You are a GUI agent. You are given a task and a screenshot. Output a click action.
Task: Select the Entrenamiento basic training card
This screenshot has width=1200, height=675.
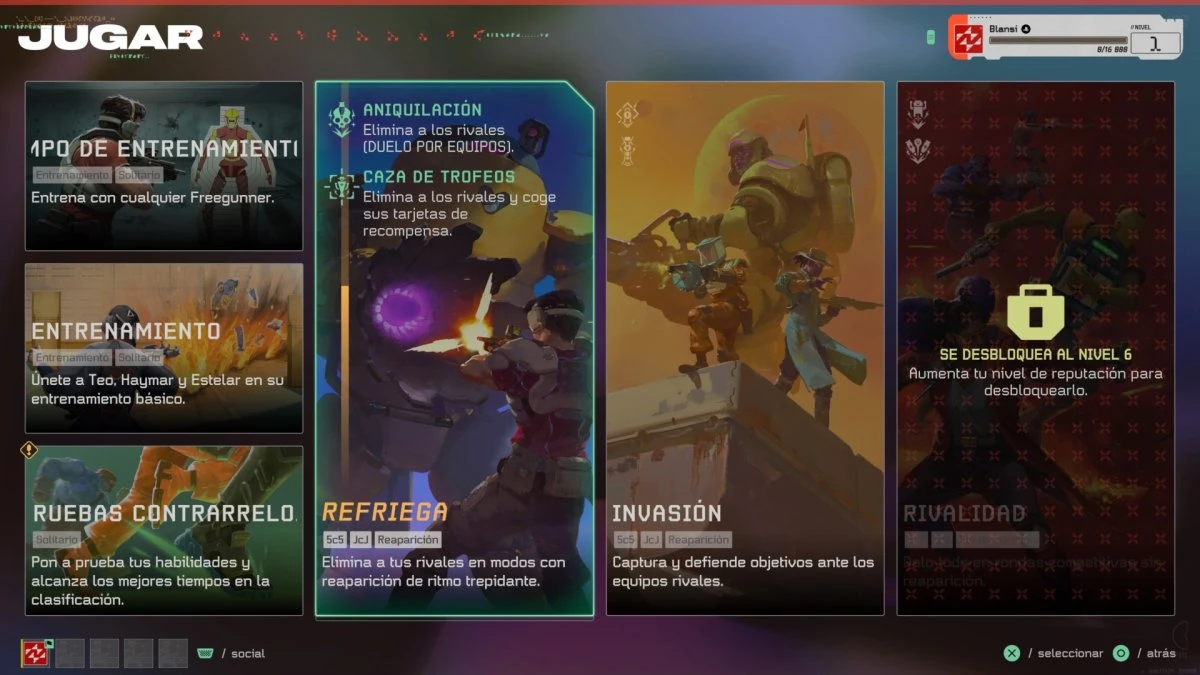164,348
